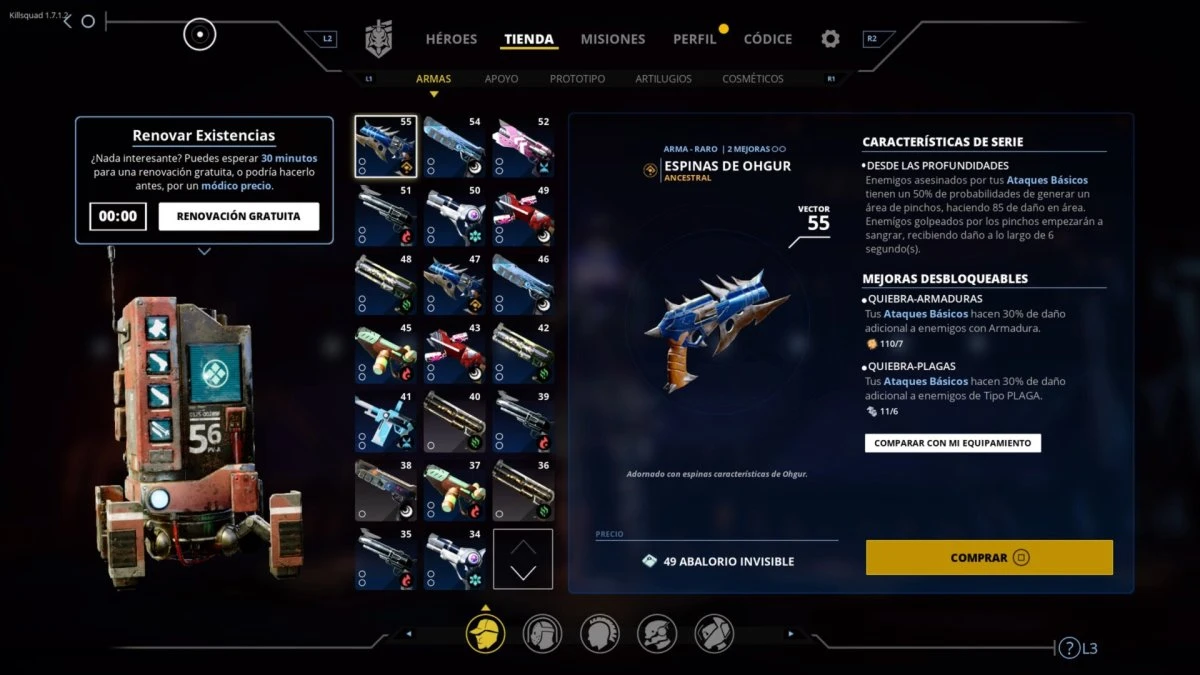Click the Renovación Gratuita button
This screenshot has height=675, width=1200.
click(238, 216)
